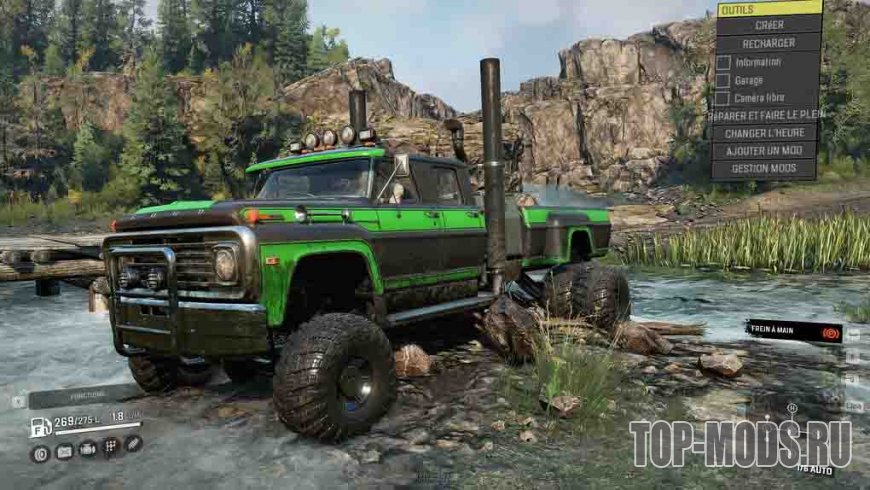Enable the Garage checkbox
870x490 pixels.
[723, 80]
